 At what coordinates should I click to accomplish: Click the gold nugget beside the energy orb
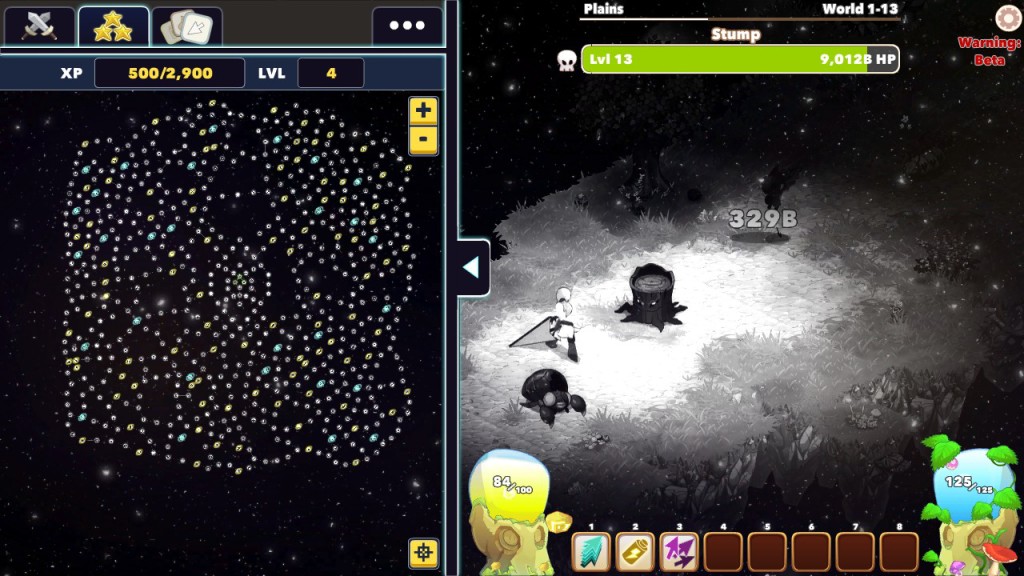(x=556, y=520)
